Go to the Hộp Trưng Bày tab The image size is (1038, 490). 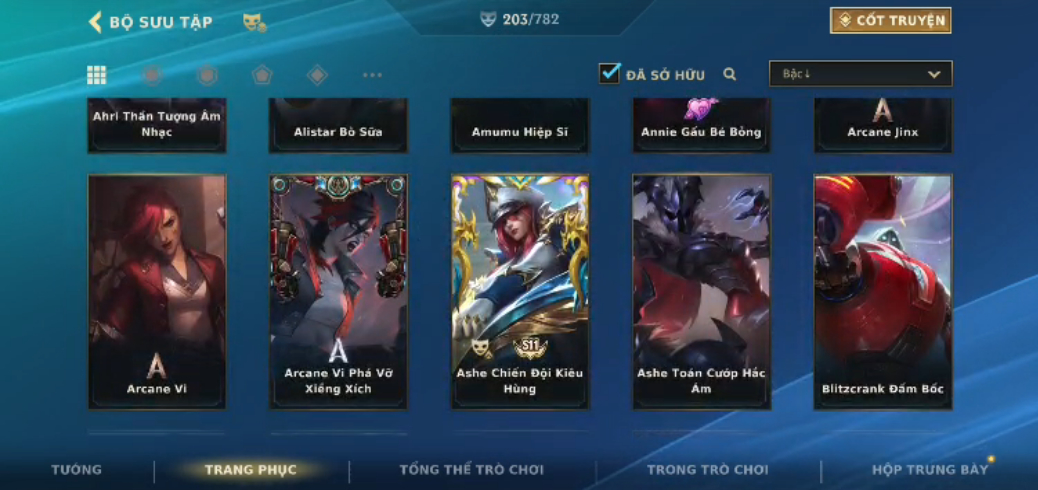coord(930,470)
